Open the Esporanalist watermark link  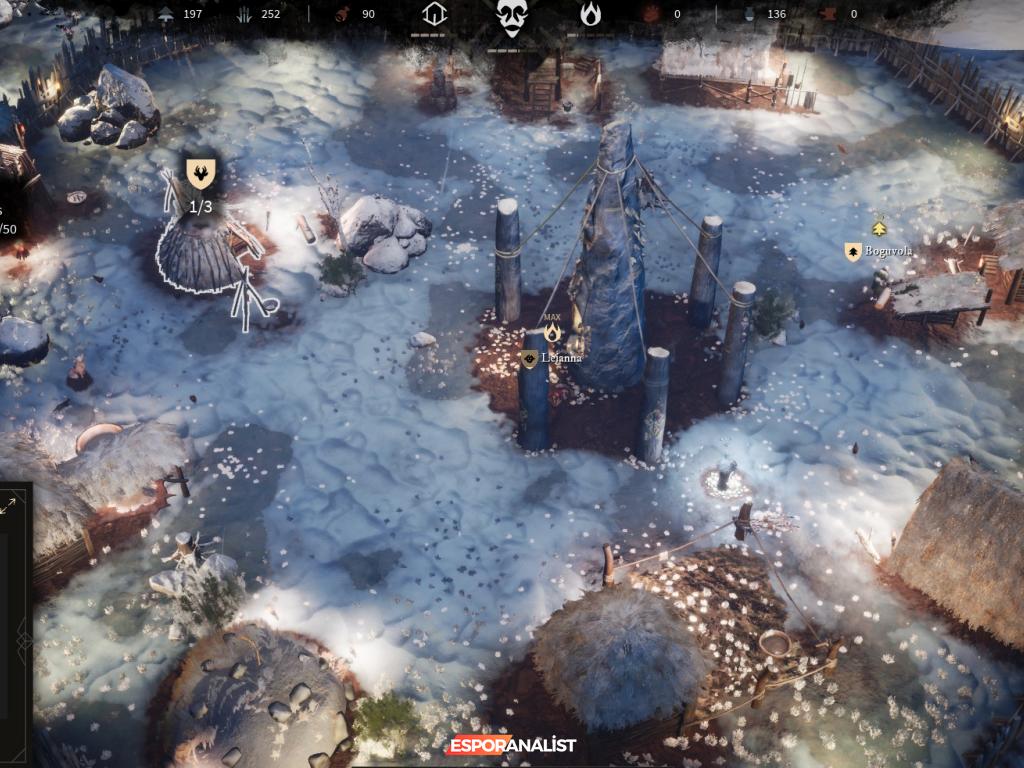coord(512,745)
